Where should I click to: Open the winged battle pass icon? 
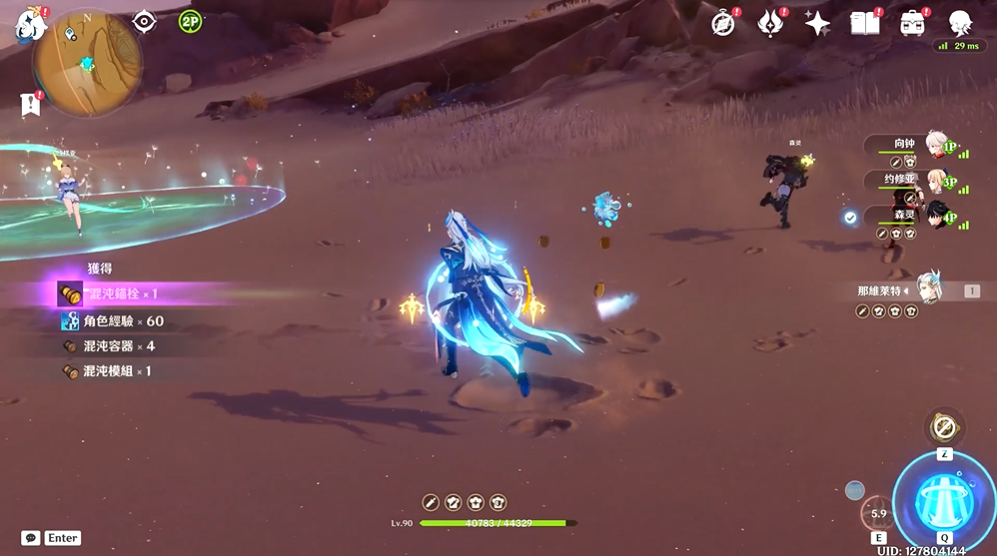click(x=771, y=23)
